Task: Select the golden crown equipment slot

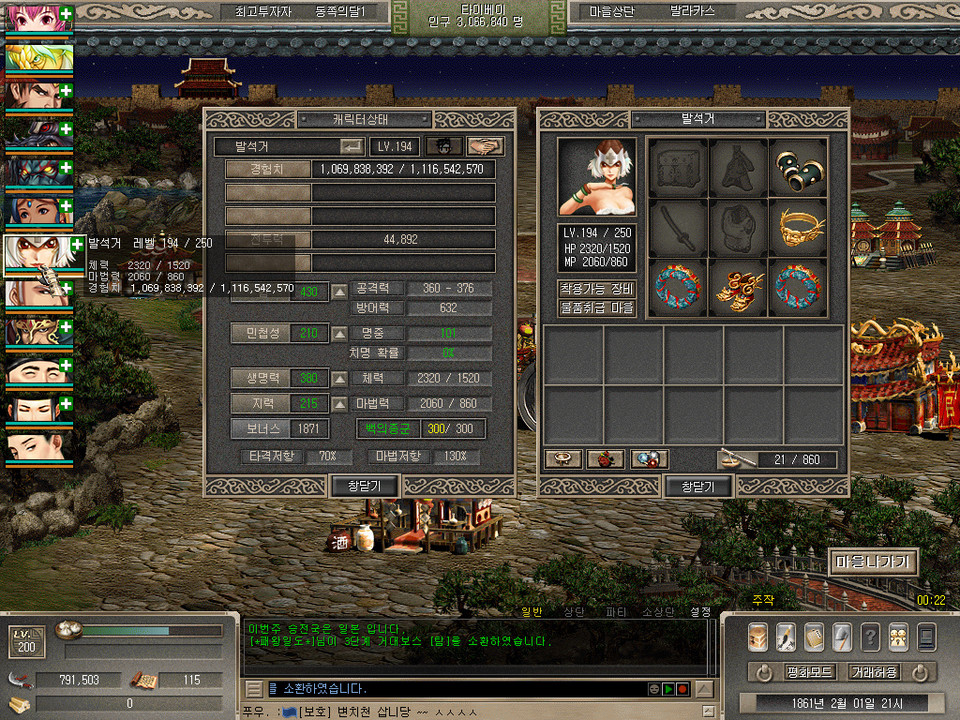Action: pos(797,226)
